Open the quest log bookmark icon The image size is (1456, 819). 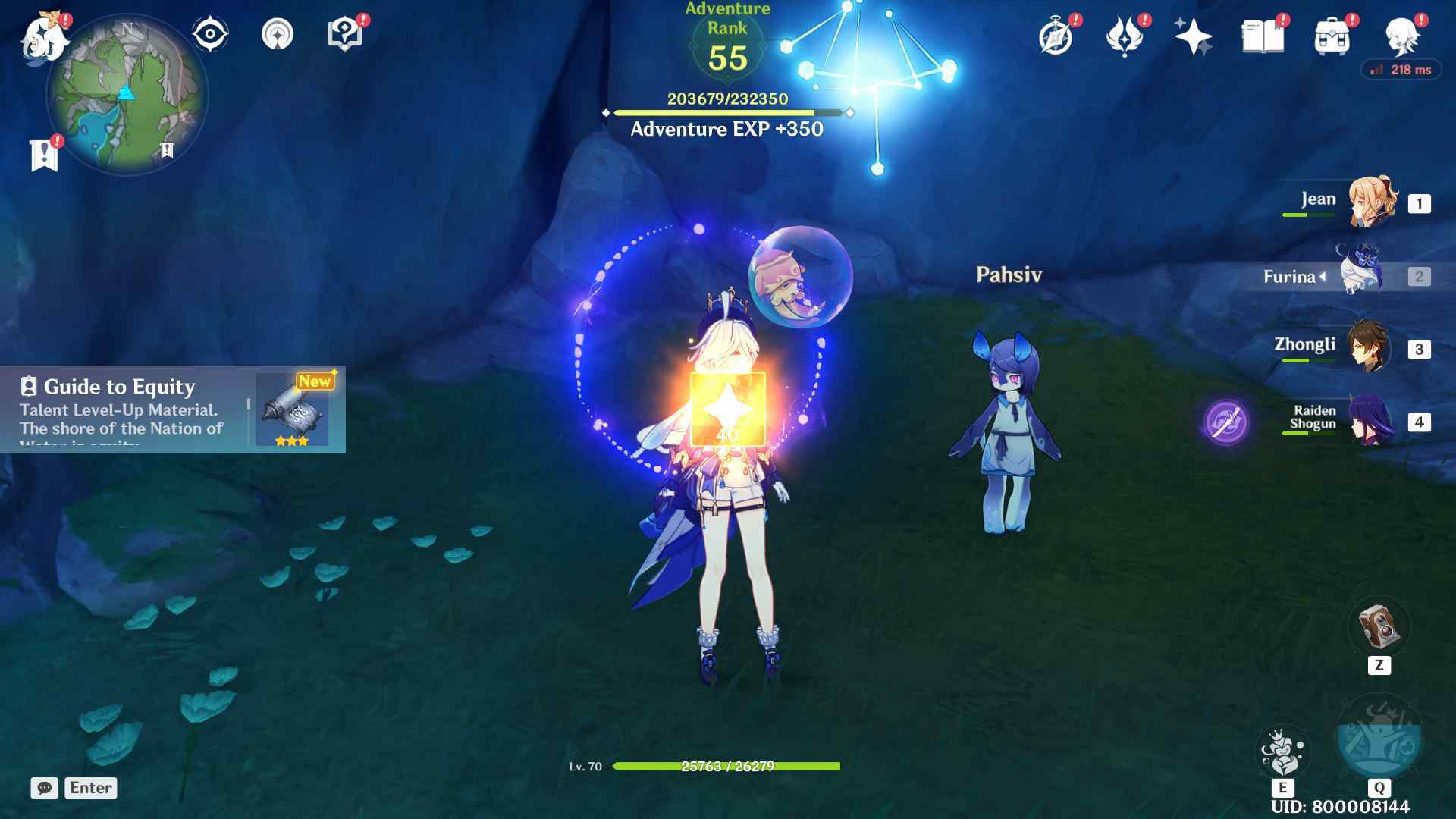click(44, 155)
